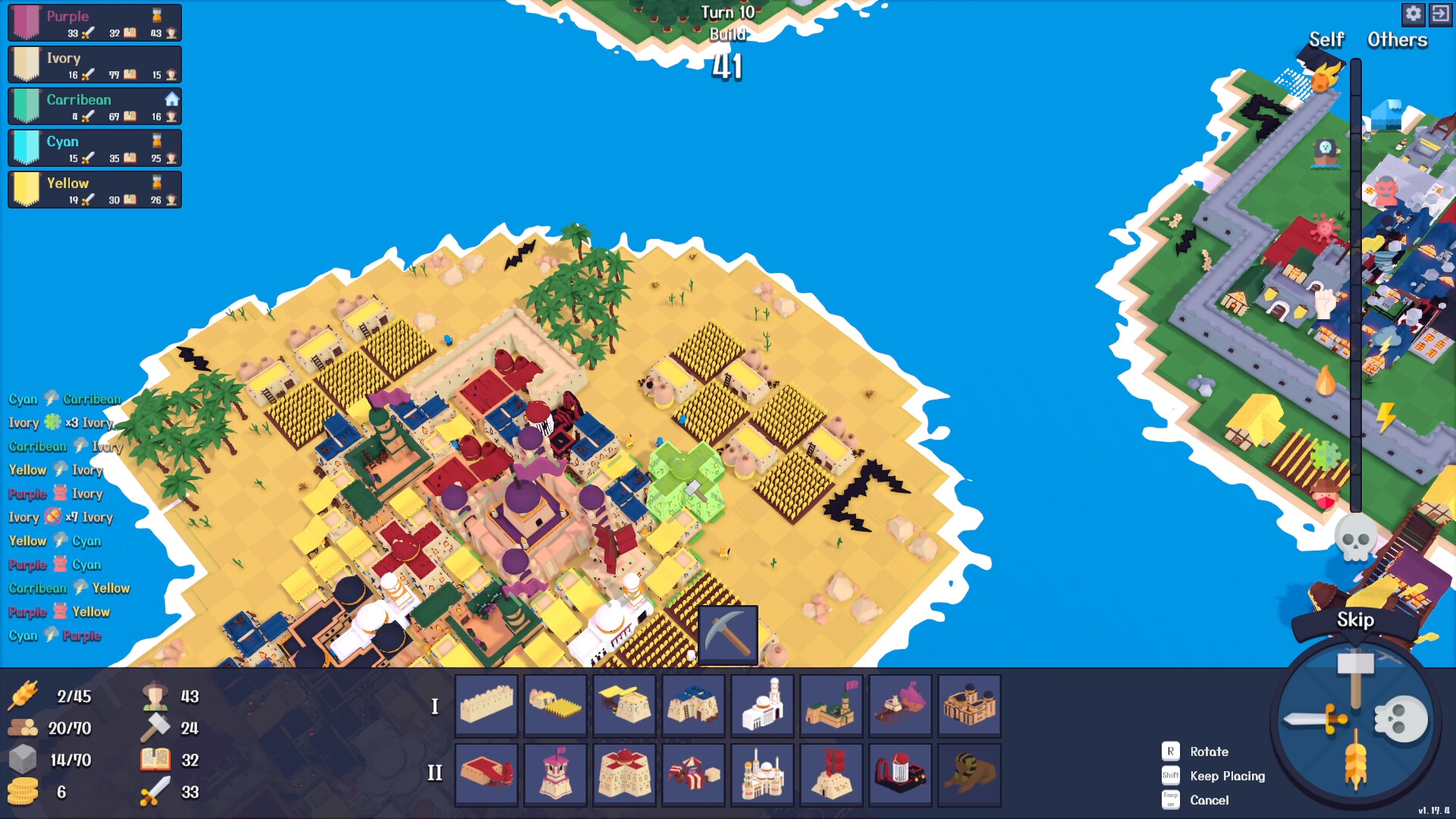Switch to build tier I tab
This screenshot has height=819, width=1456.
[435, 705]
